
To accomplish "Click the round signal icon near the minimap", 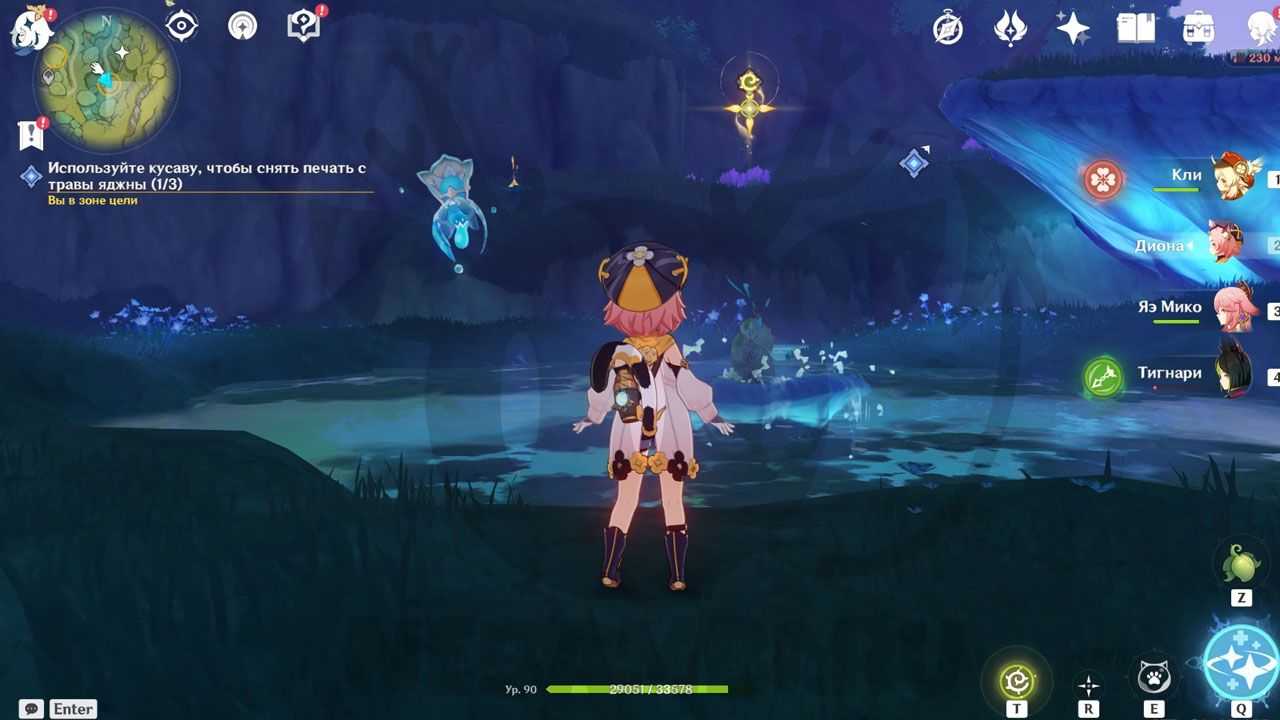I will pyautogui.click(x=242, y=25).
